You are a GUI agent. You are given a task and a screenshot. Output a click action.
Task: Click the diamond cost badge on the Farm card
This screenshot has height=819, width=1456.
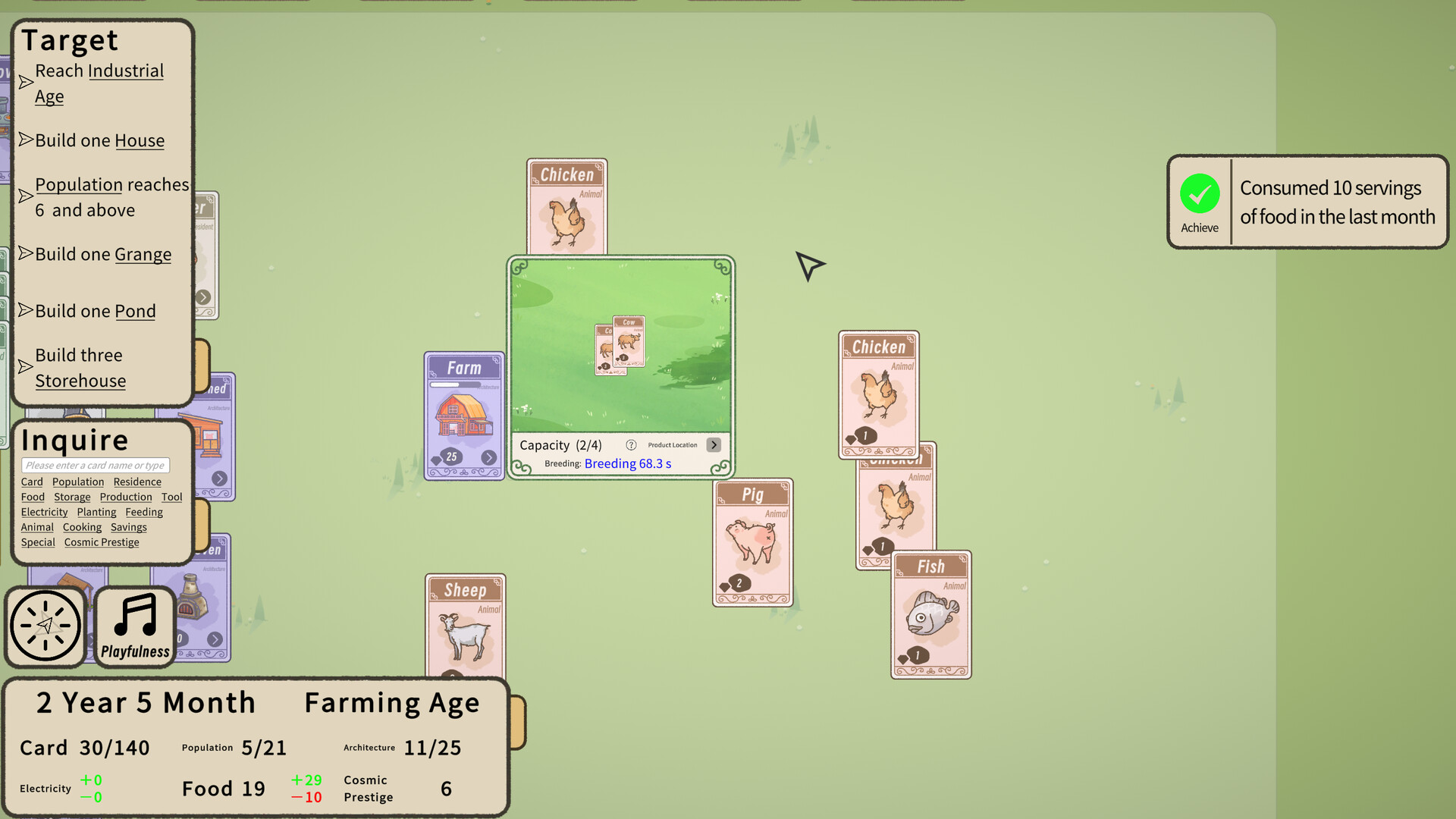pos(449,457)
